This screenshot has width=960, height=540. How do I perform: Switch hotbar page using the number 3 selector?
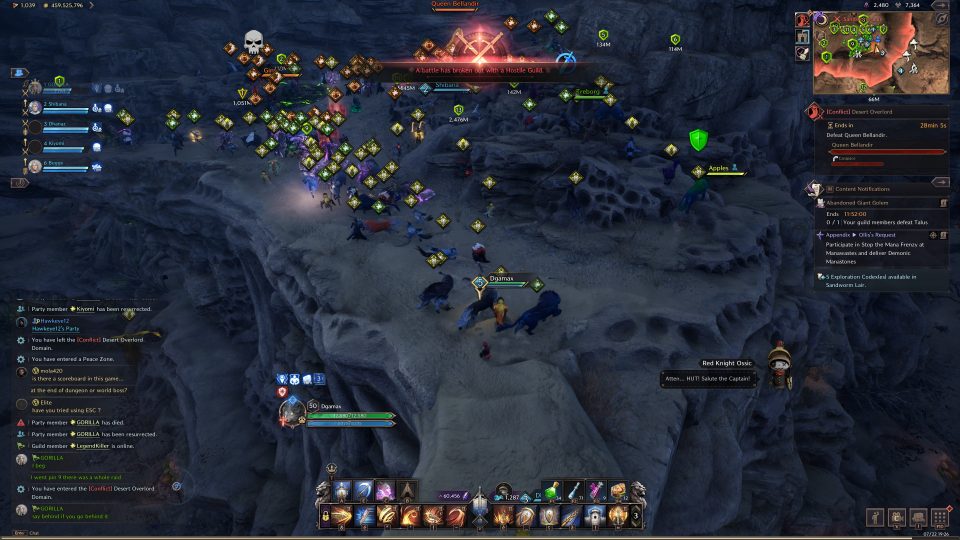pos(637,516)
